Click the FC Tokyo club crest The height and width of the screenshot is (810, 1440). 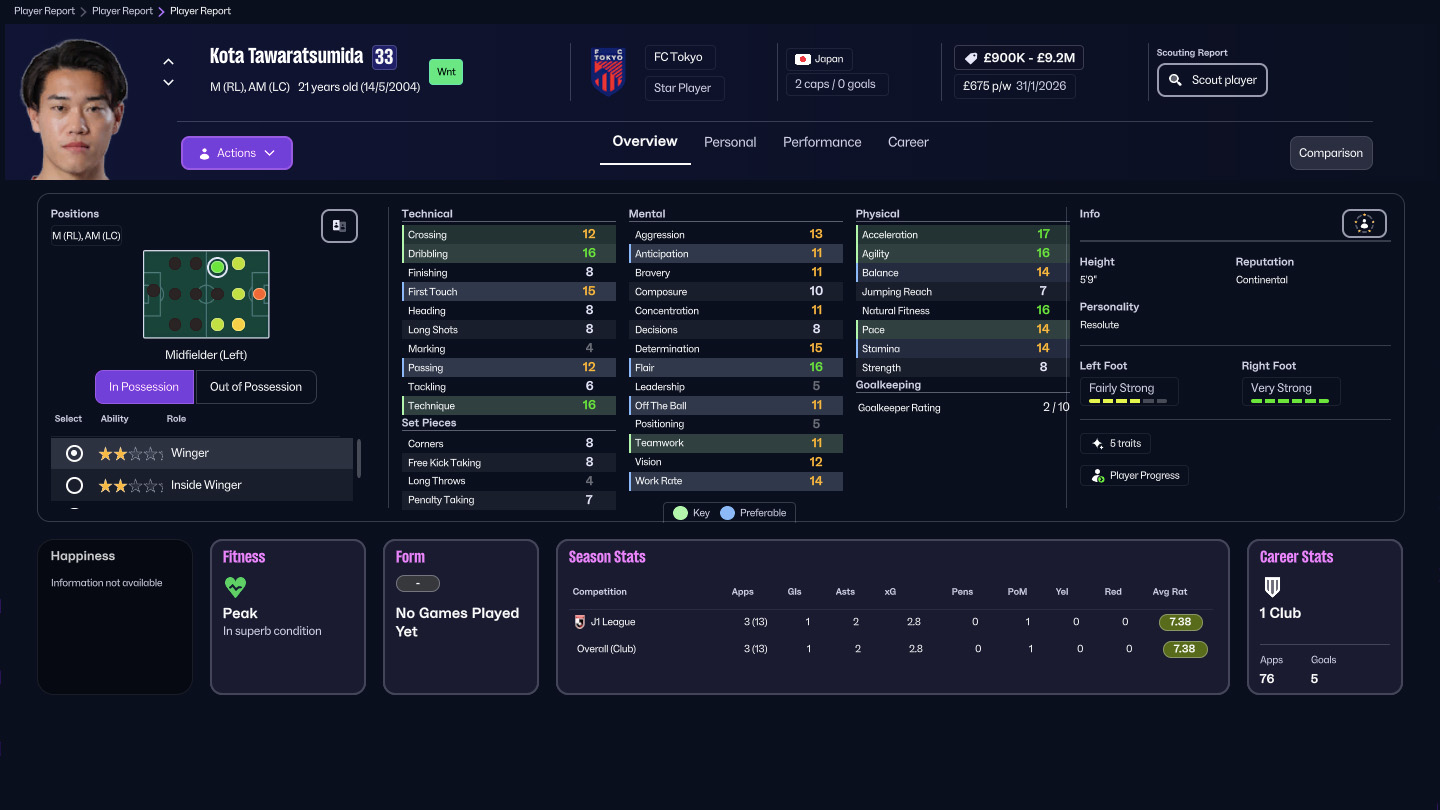pos(608,69)
